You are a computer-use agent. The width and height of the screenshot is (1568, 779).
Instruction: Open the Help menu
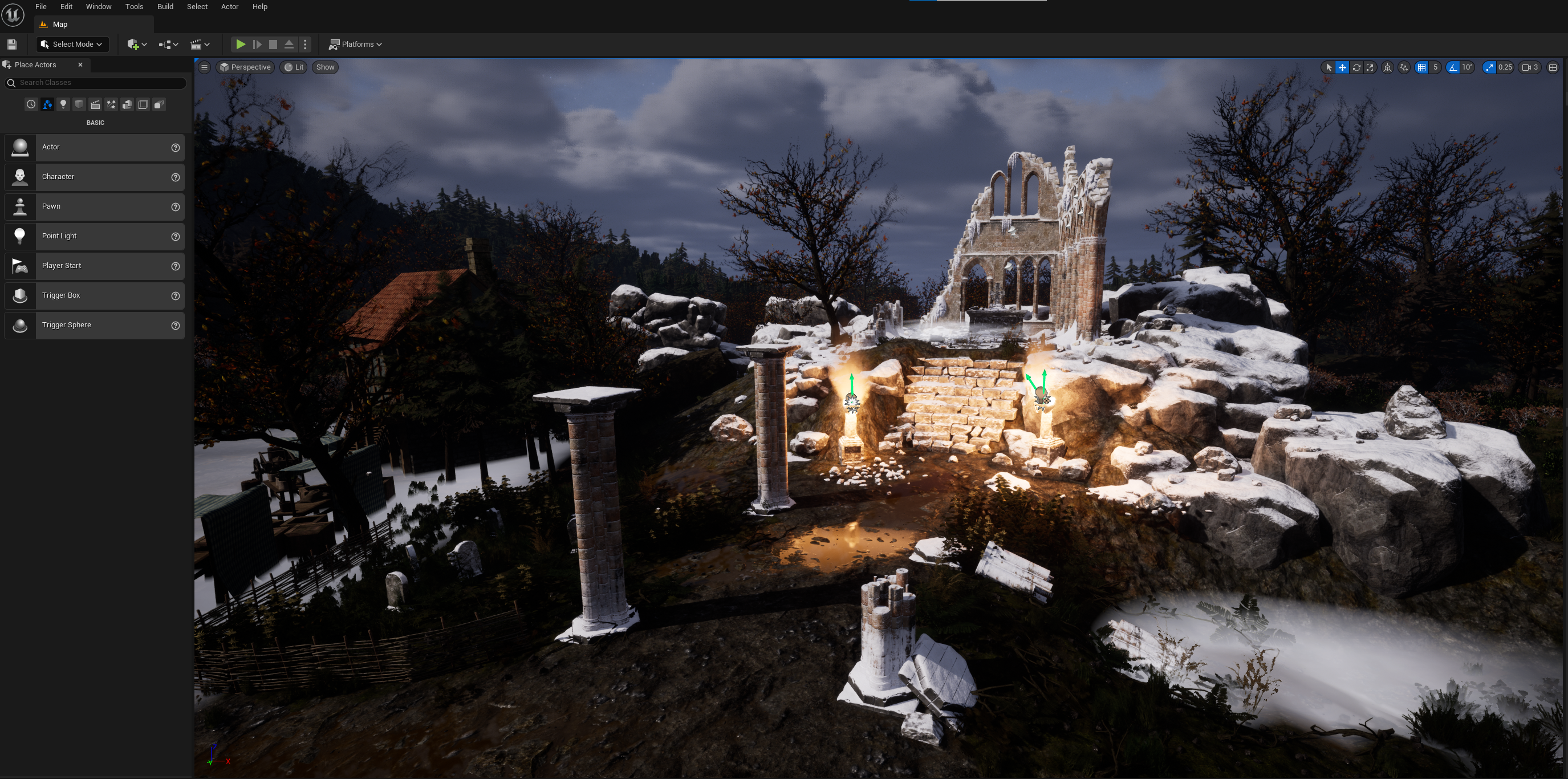point(260,7)
